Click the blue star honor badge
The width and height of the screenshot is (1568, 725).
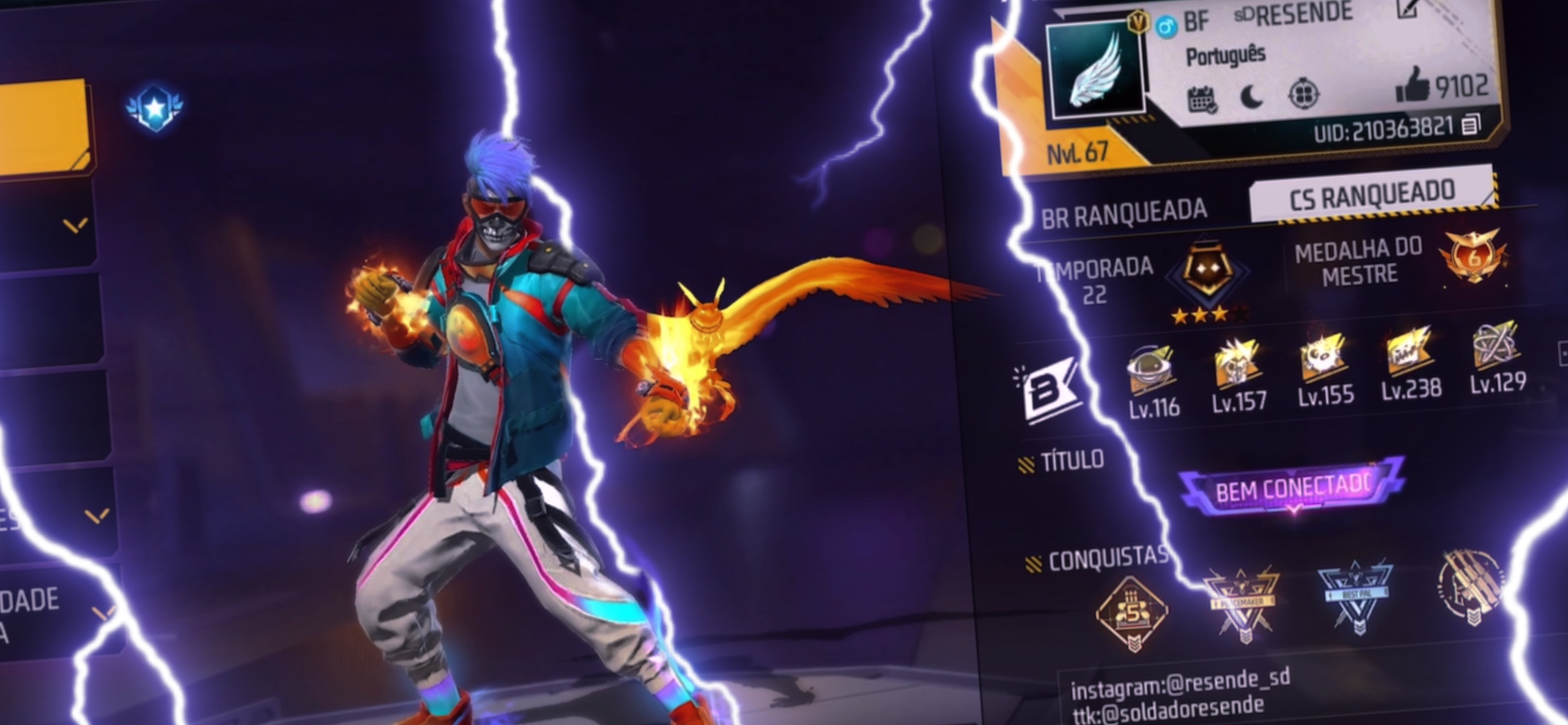click(x=154, y=108)
